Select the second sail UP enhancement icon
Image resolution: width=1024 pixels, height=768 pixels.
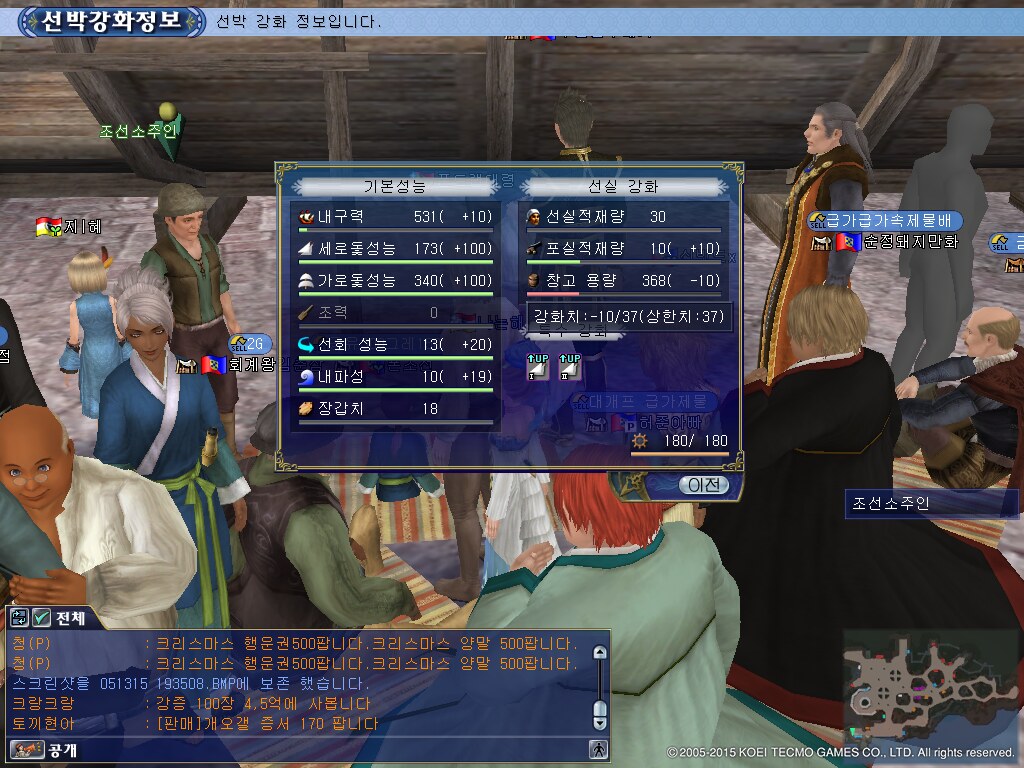569,367
